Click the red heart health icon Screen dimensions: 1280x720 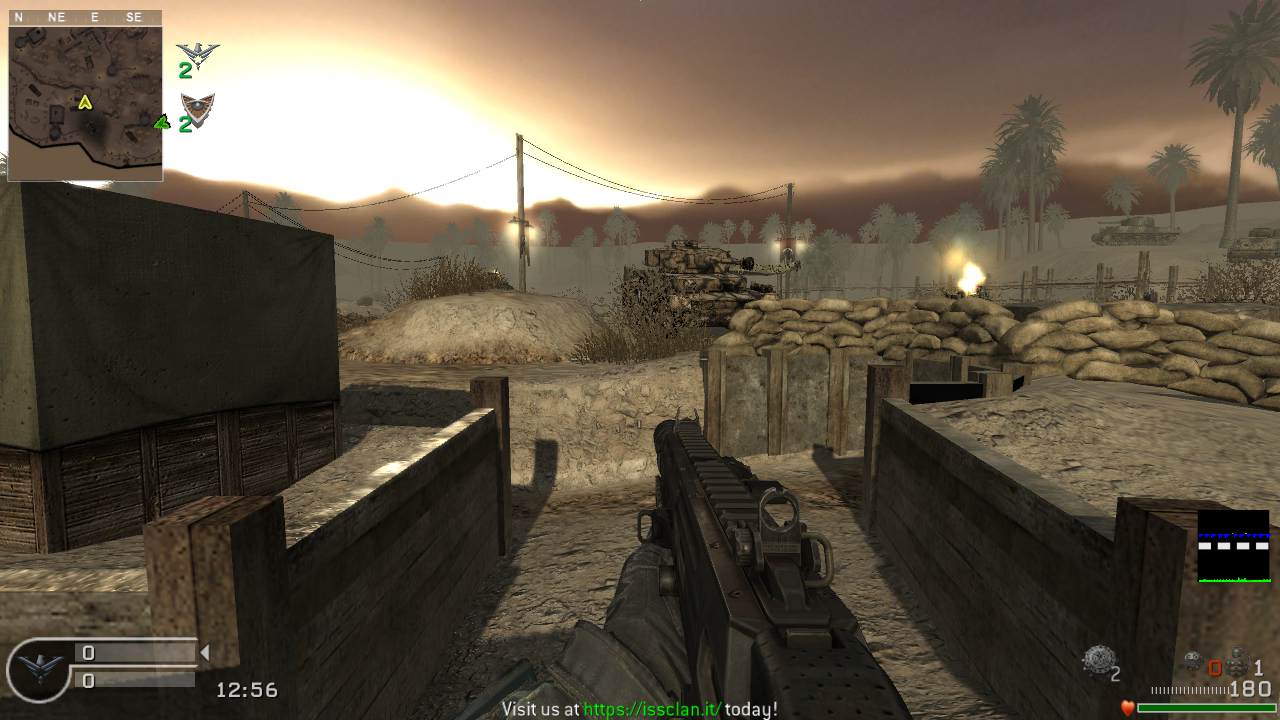click(x=1128, y=708)
